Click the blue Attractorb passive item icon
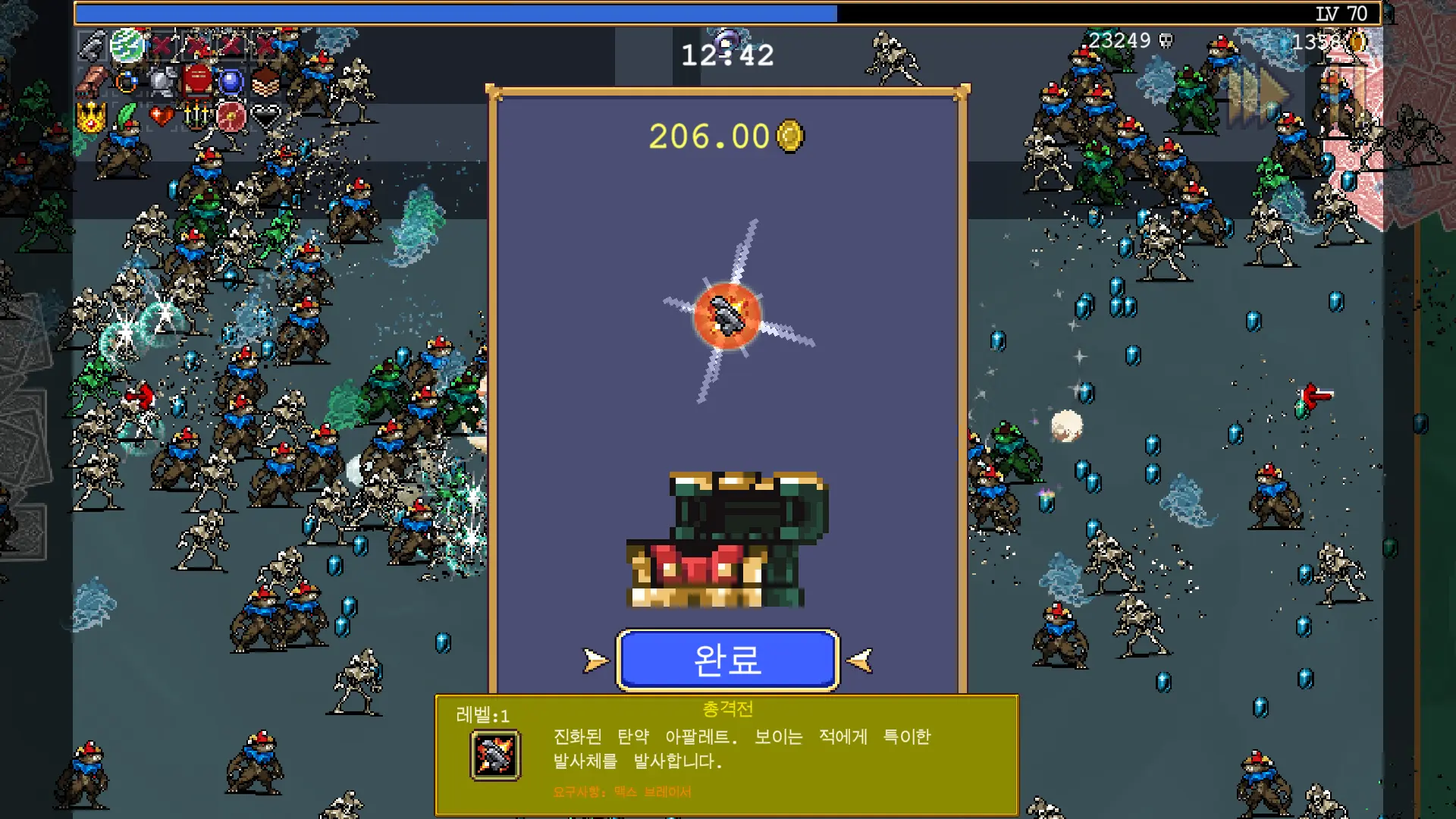Viewport: 1456px width, 819px height. 231,81
